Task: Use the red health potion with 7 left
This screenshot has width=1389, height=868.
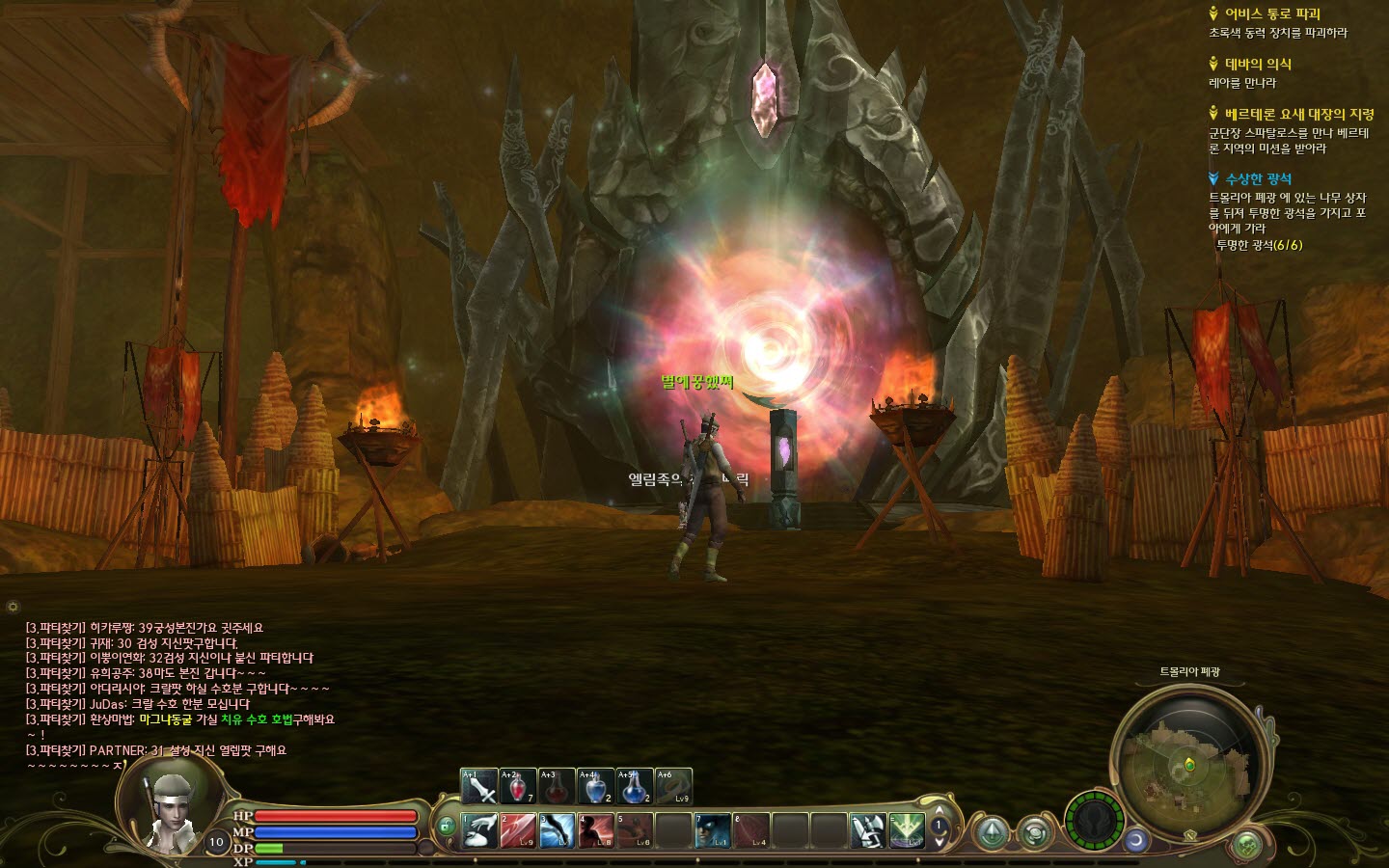Action: pyautogui.click(x=518, y=787)
